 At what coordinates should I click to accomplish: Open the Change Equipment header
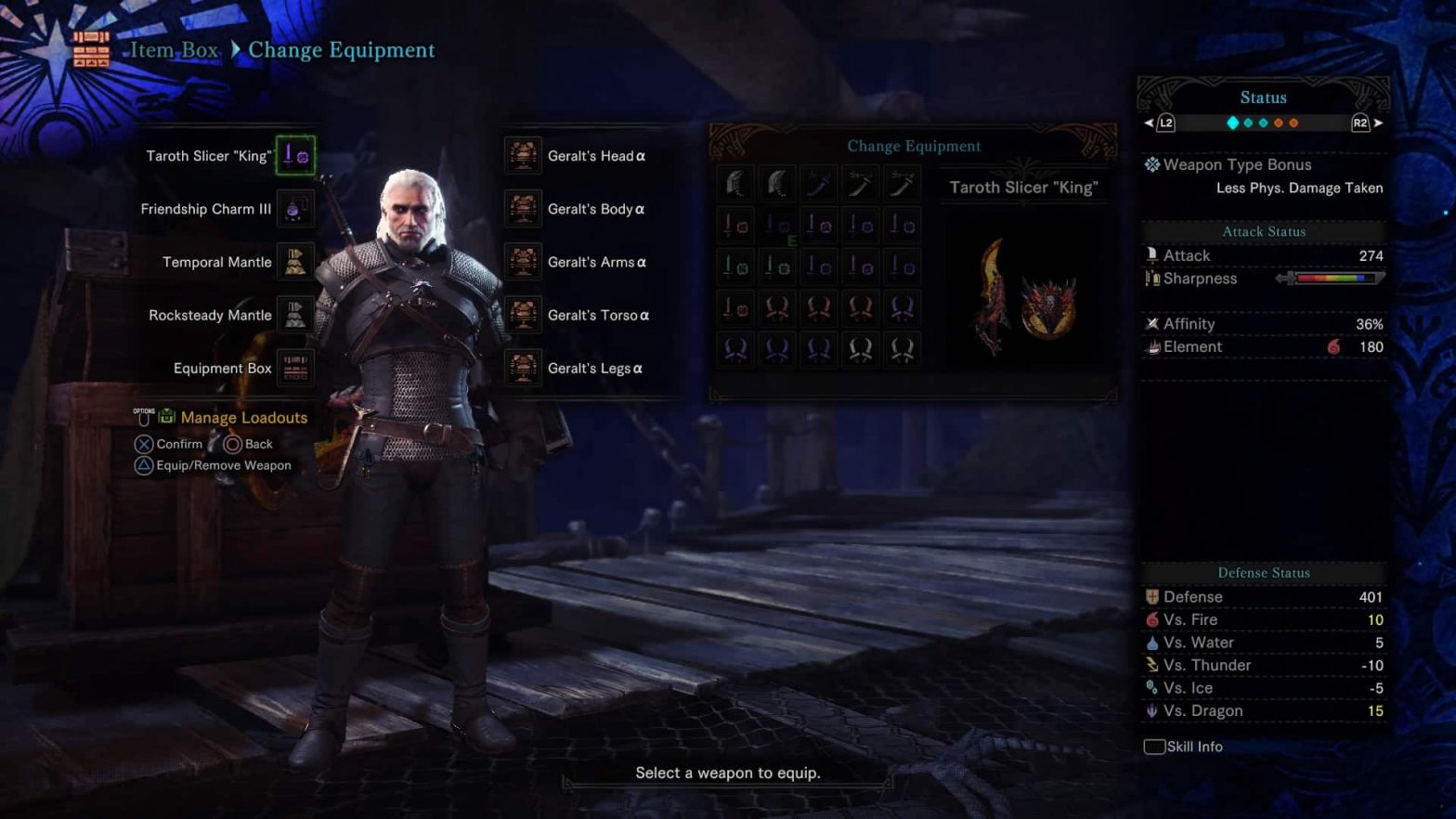(915, 146)
